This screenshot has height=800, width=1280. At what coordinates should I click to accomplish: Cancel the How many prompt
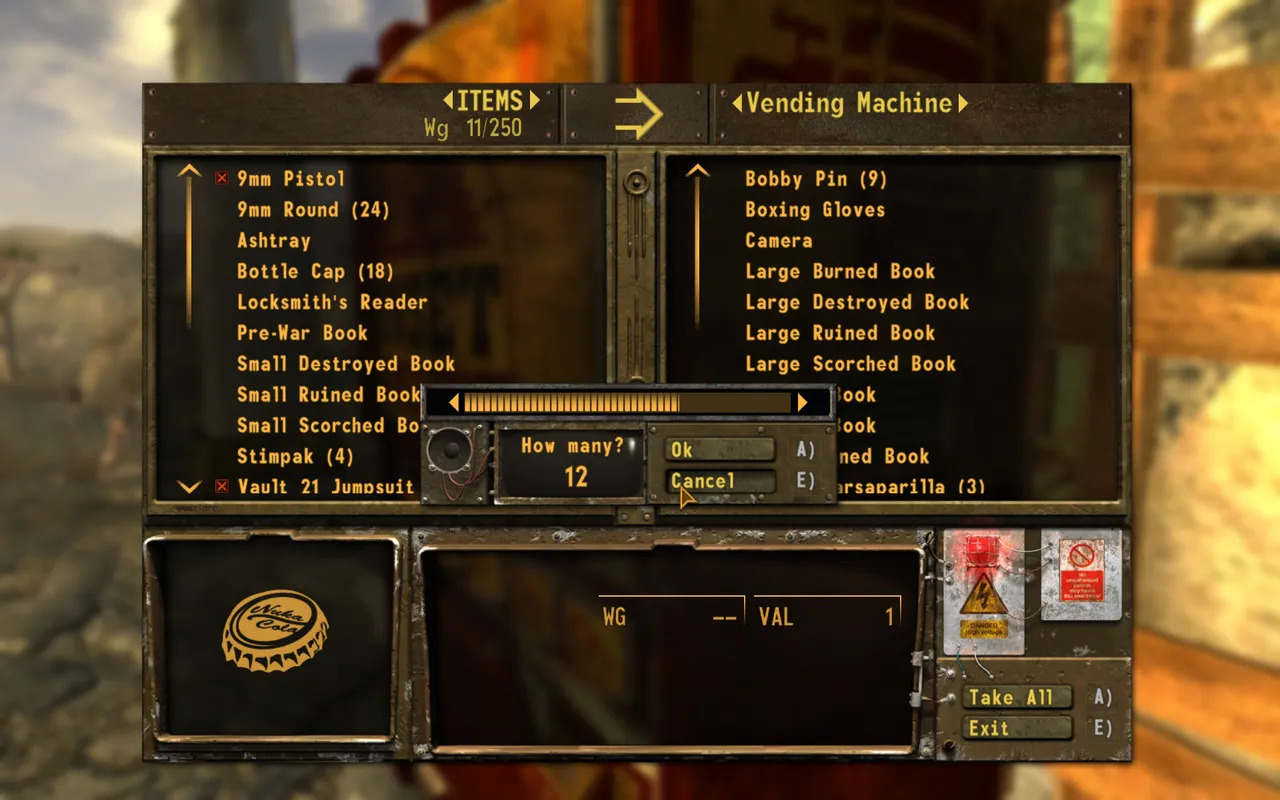click(720, 481)
